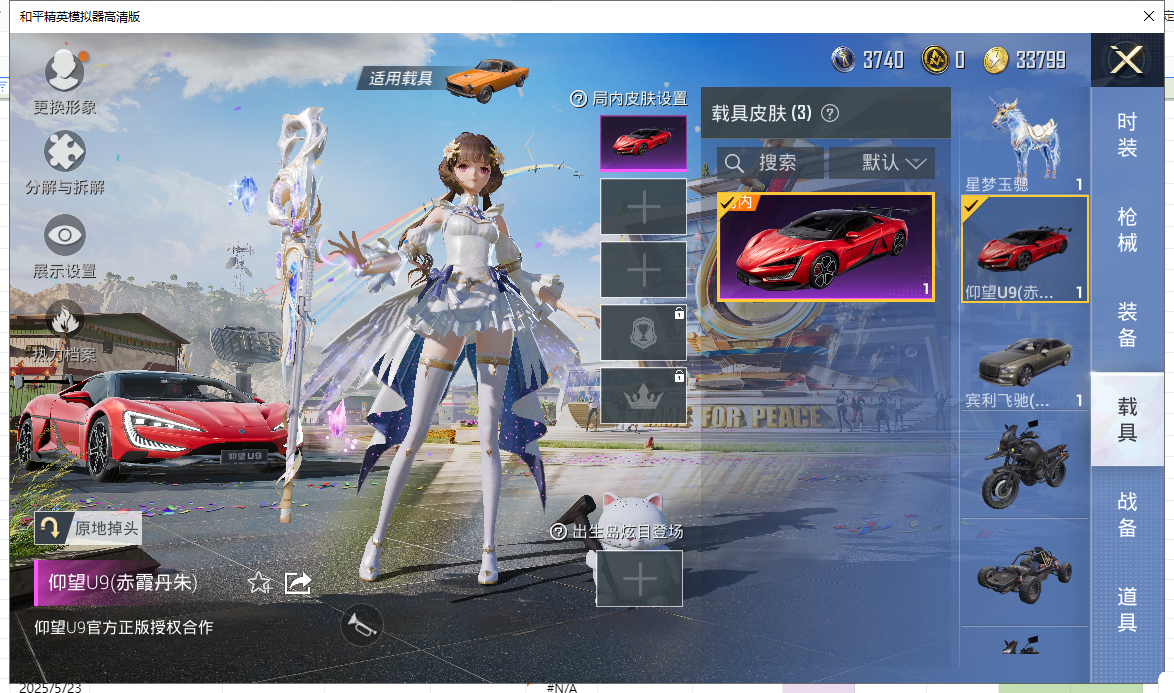This screenshot has height=693, width=1174.
Task: Add a 出生岛炫目登场 entry with plus slot
Action: coord(639,578)
